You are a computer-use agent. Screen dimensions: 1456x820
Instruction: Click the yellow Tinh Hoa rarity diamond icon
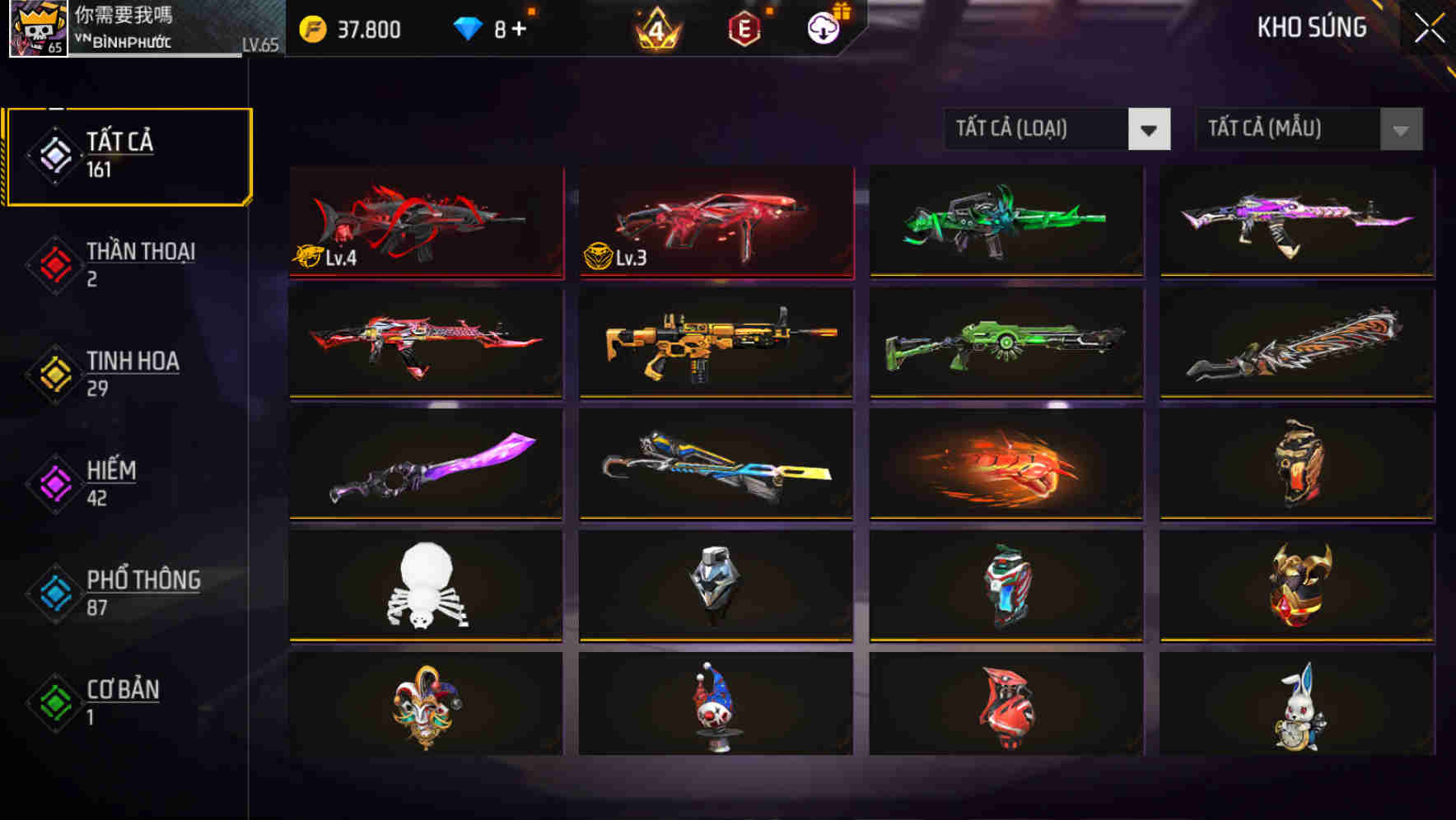pos(51,372)
